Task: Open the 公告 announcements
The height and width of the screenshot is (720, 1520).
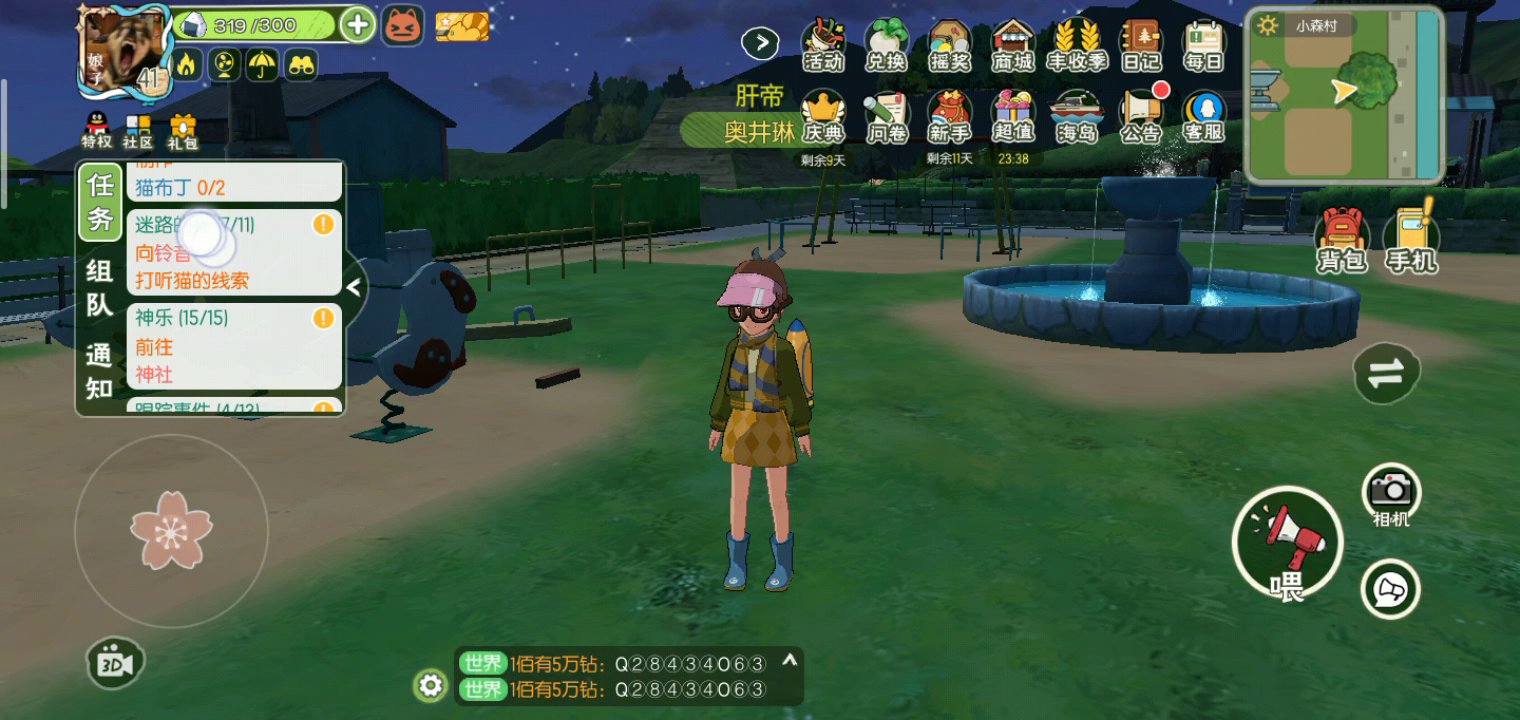Action: (1140, 117)
